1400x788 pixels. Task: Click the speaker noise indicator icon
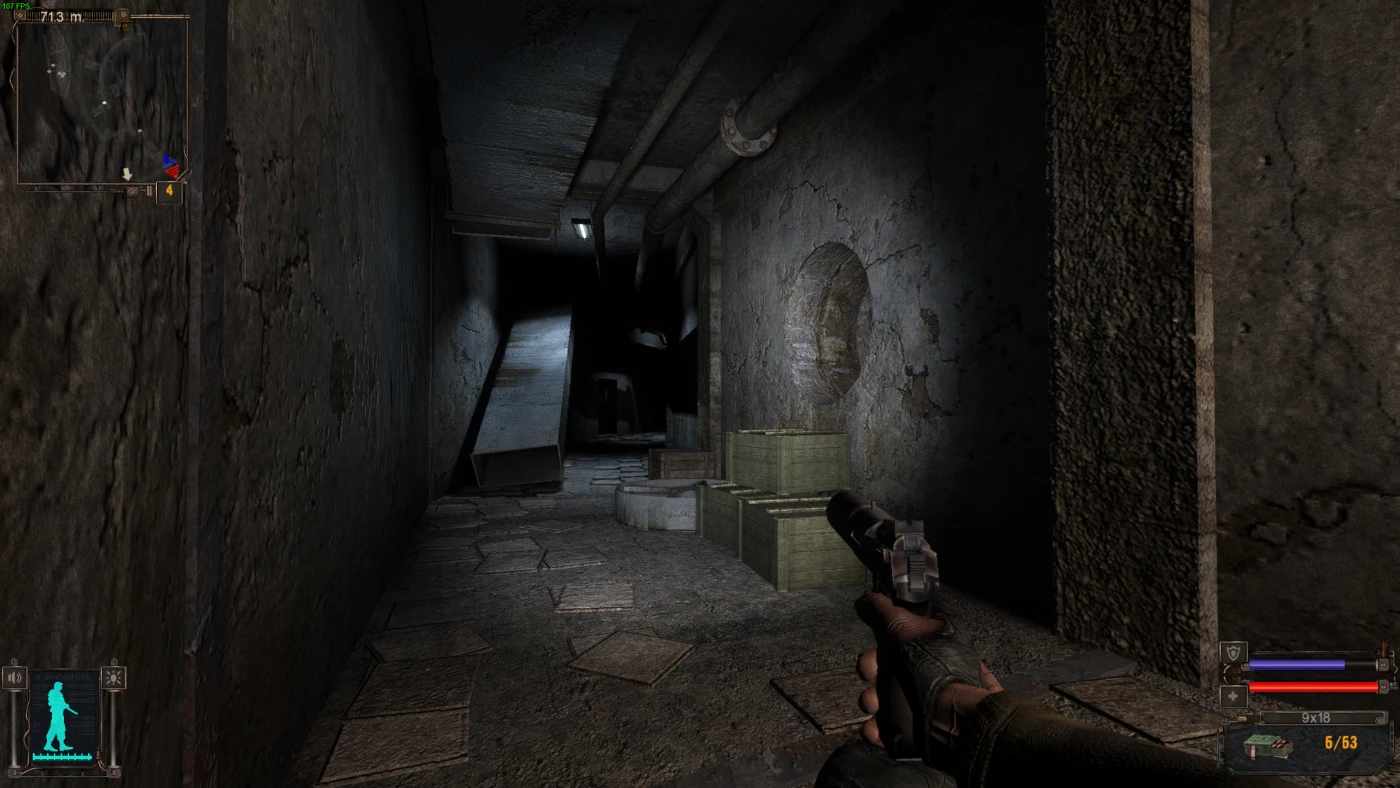(14, 678)
